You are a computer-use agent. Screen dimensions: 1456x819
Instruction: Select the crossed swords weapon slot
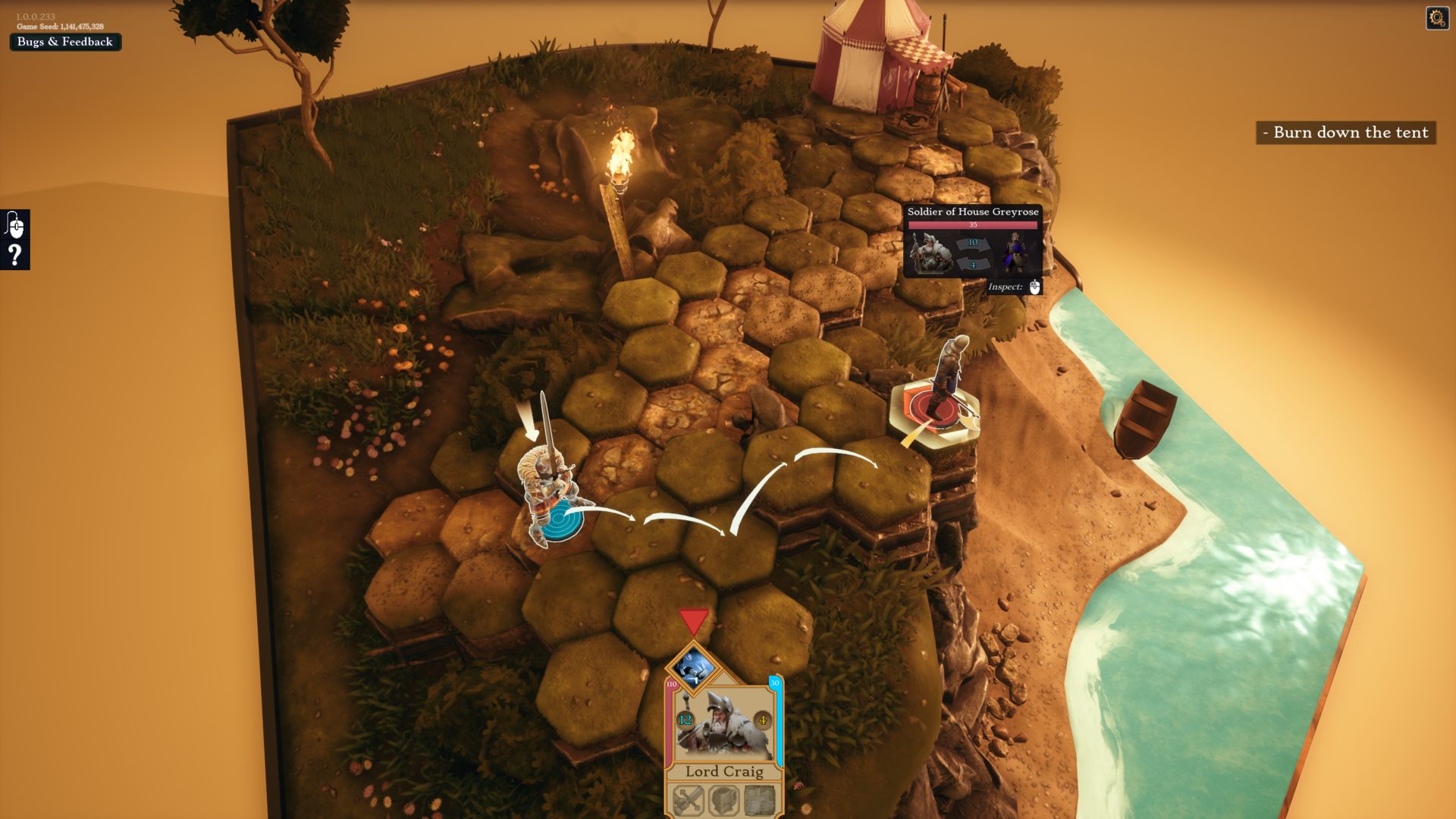tap(689, 799)
